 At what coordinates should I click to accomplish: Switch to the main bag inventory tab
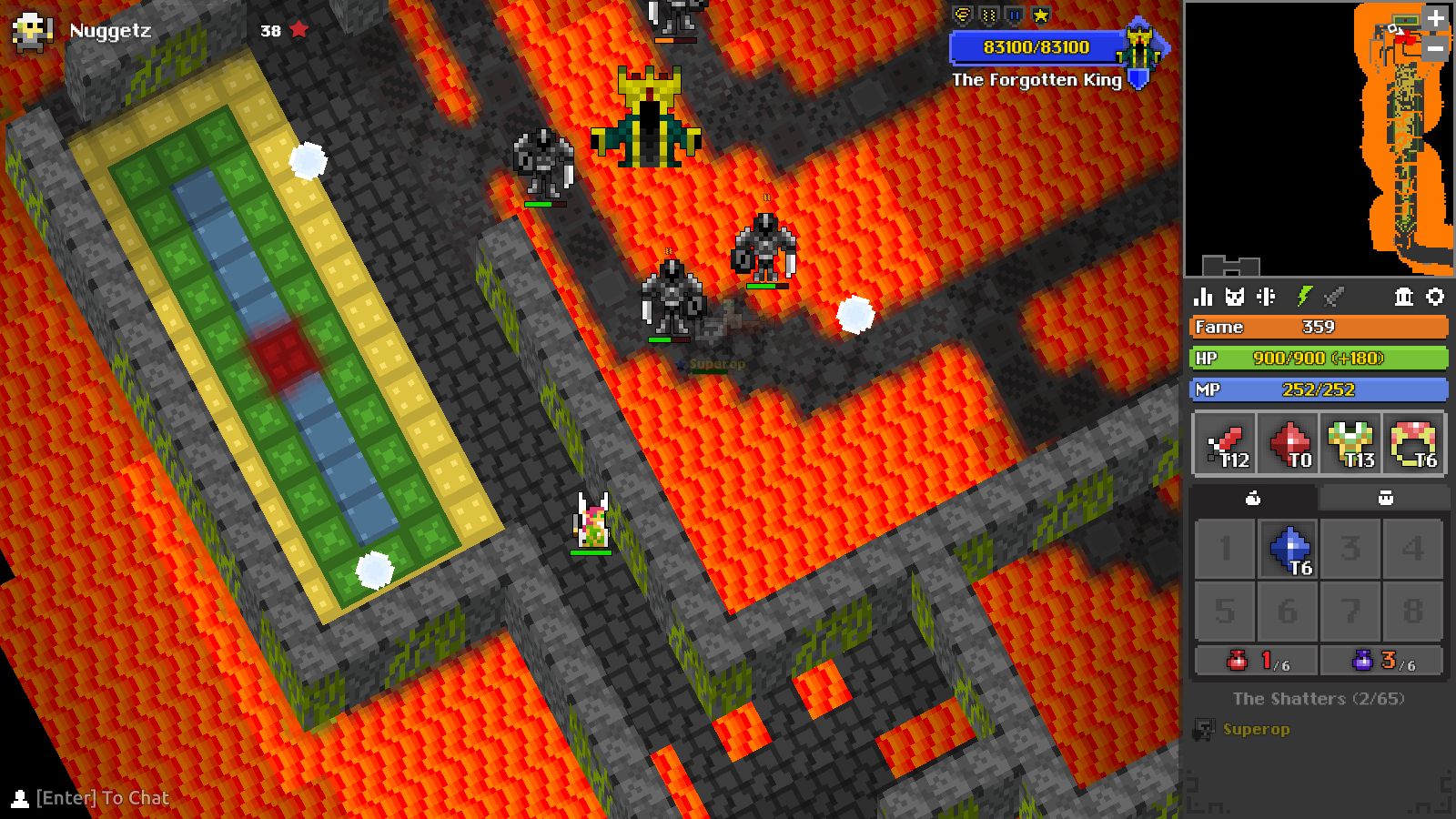(x=1254, y=497)
